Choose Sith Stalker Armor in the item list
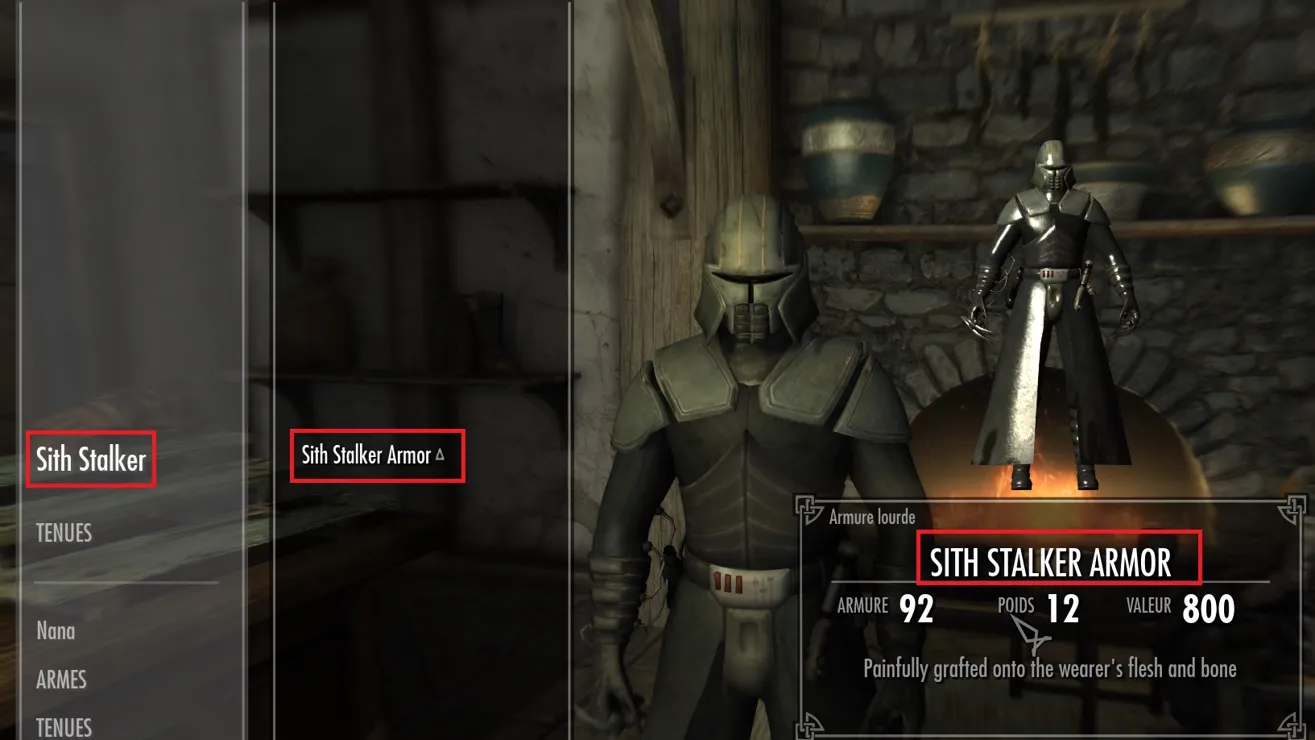This screenshot has height=740, width=1315. 367,456
